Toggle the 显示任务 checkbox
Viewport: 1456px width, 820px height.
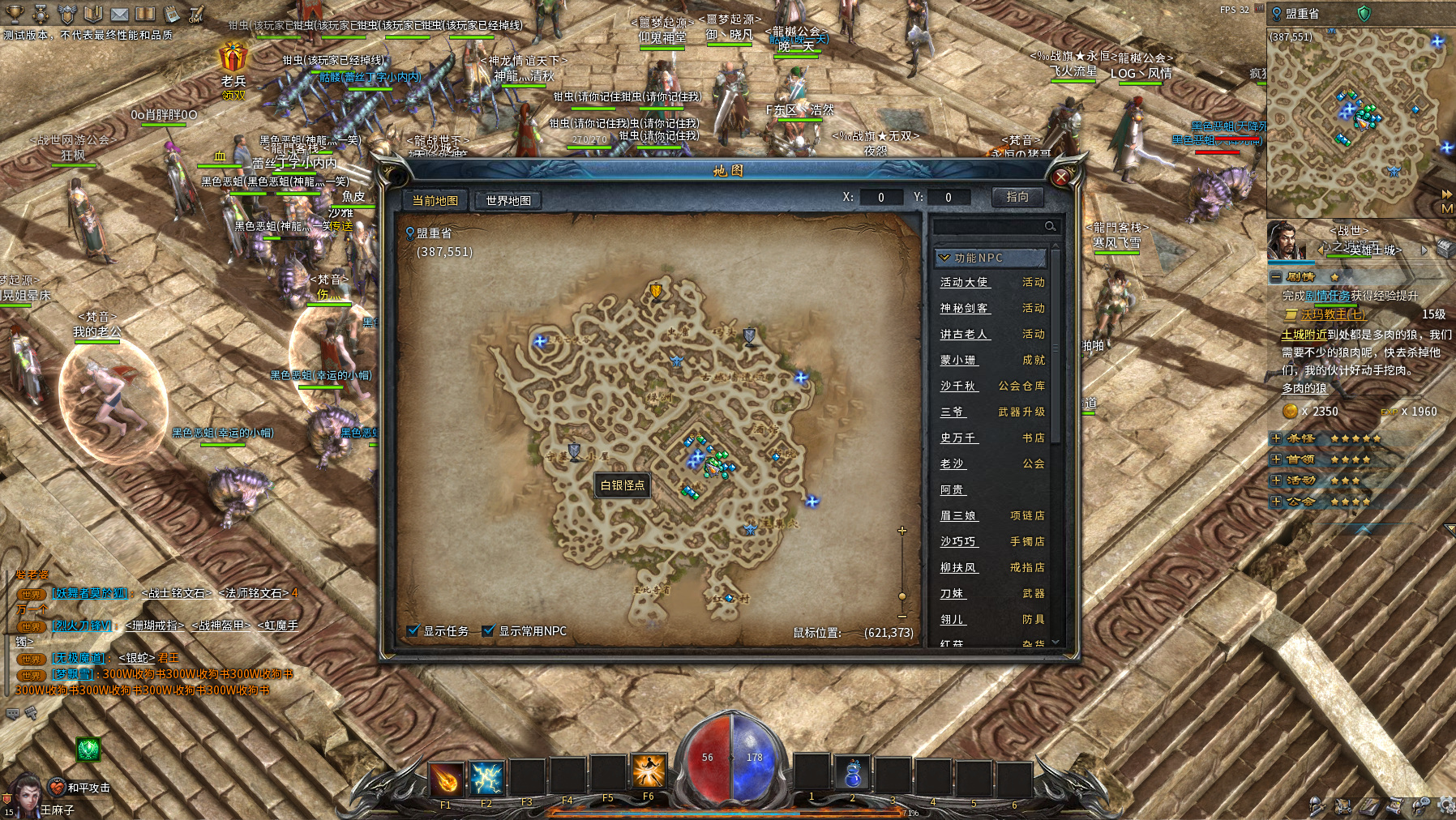413,630
